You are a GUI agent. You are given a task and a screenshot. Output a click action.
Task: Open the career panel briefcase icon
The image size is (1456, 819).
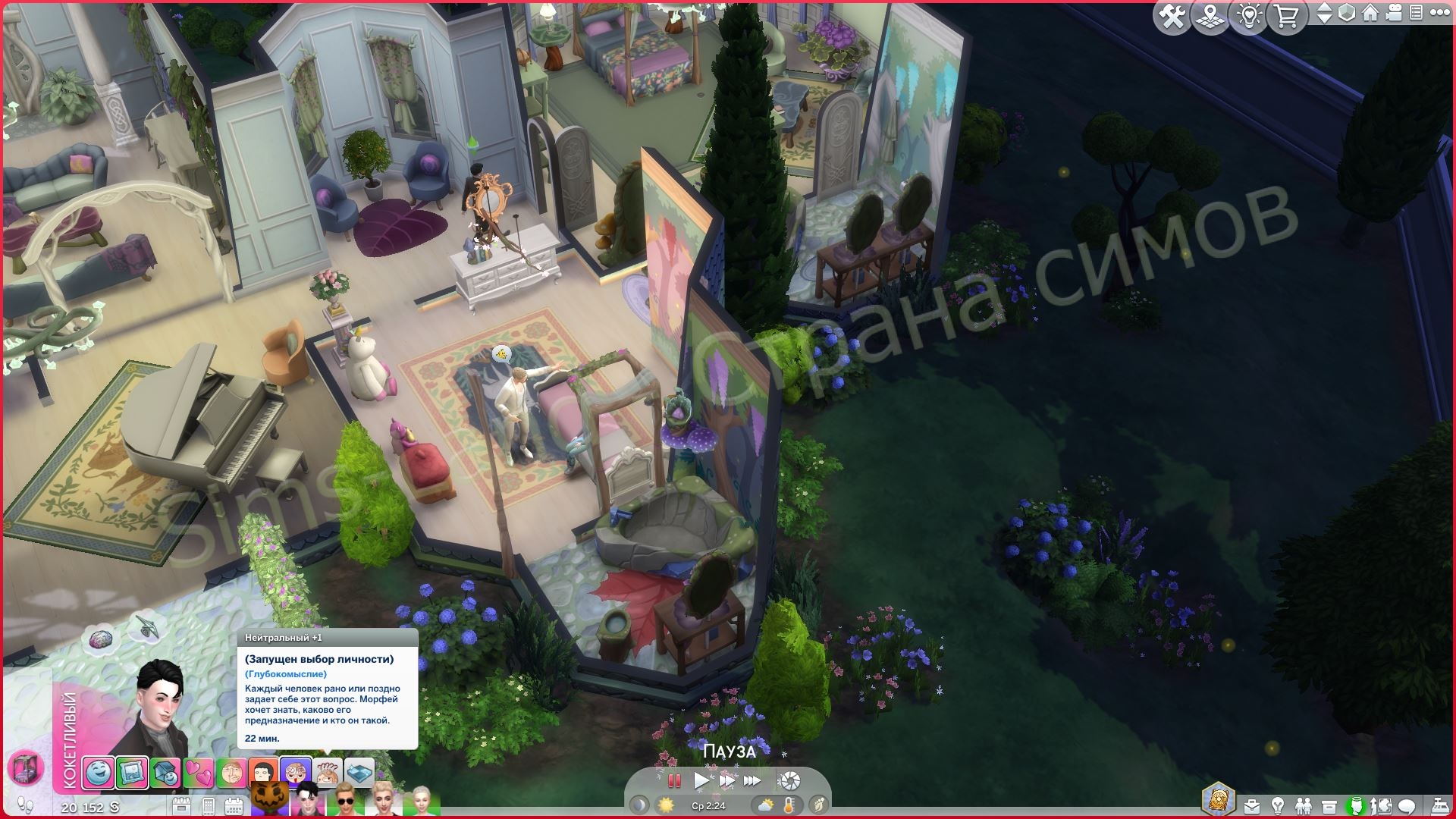1252,805
